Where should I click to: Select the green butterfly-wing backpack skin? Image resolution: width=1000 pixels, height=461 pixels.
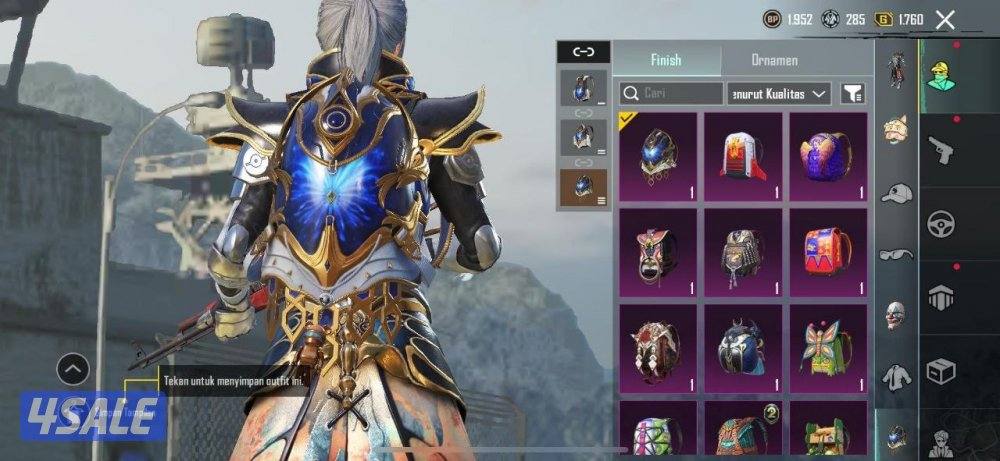click(x=828, y=346)
